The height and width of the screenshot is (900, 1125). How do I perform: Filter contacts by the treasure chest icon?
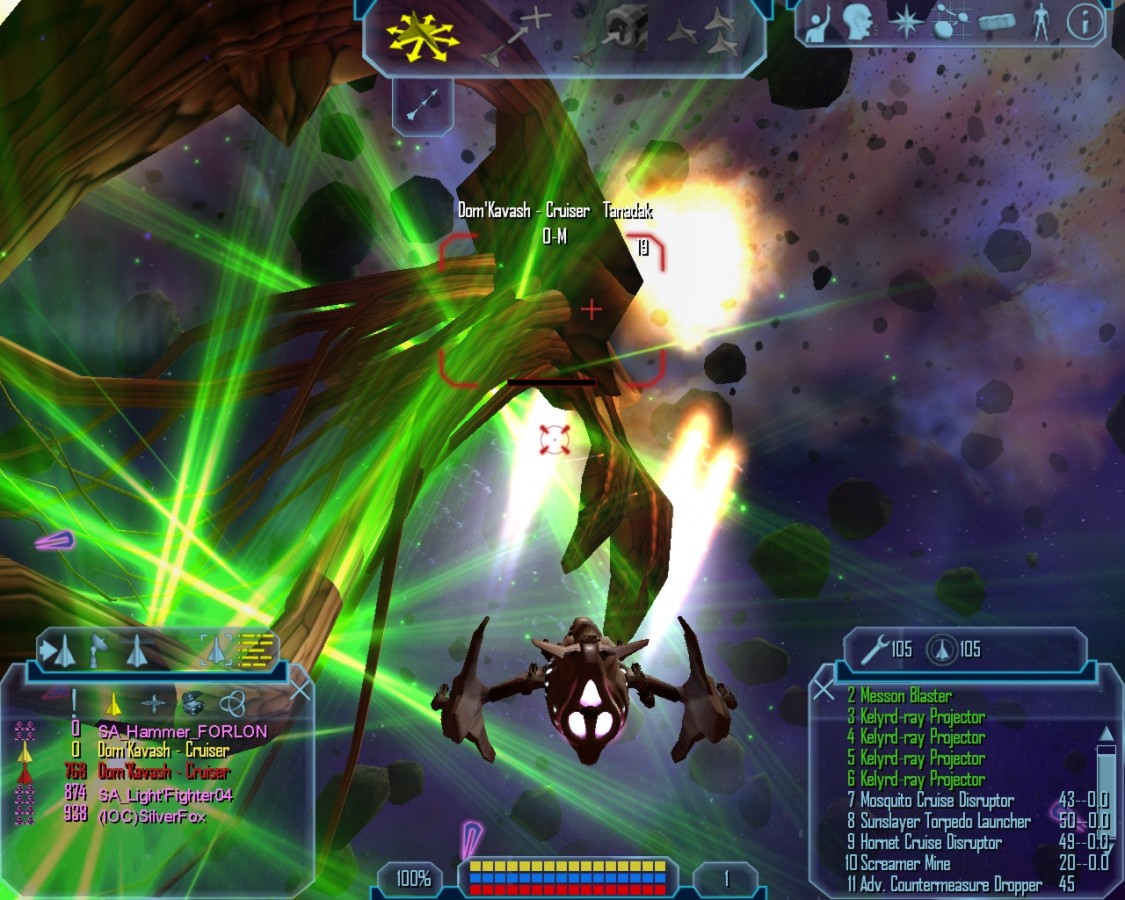[192, 703]
